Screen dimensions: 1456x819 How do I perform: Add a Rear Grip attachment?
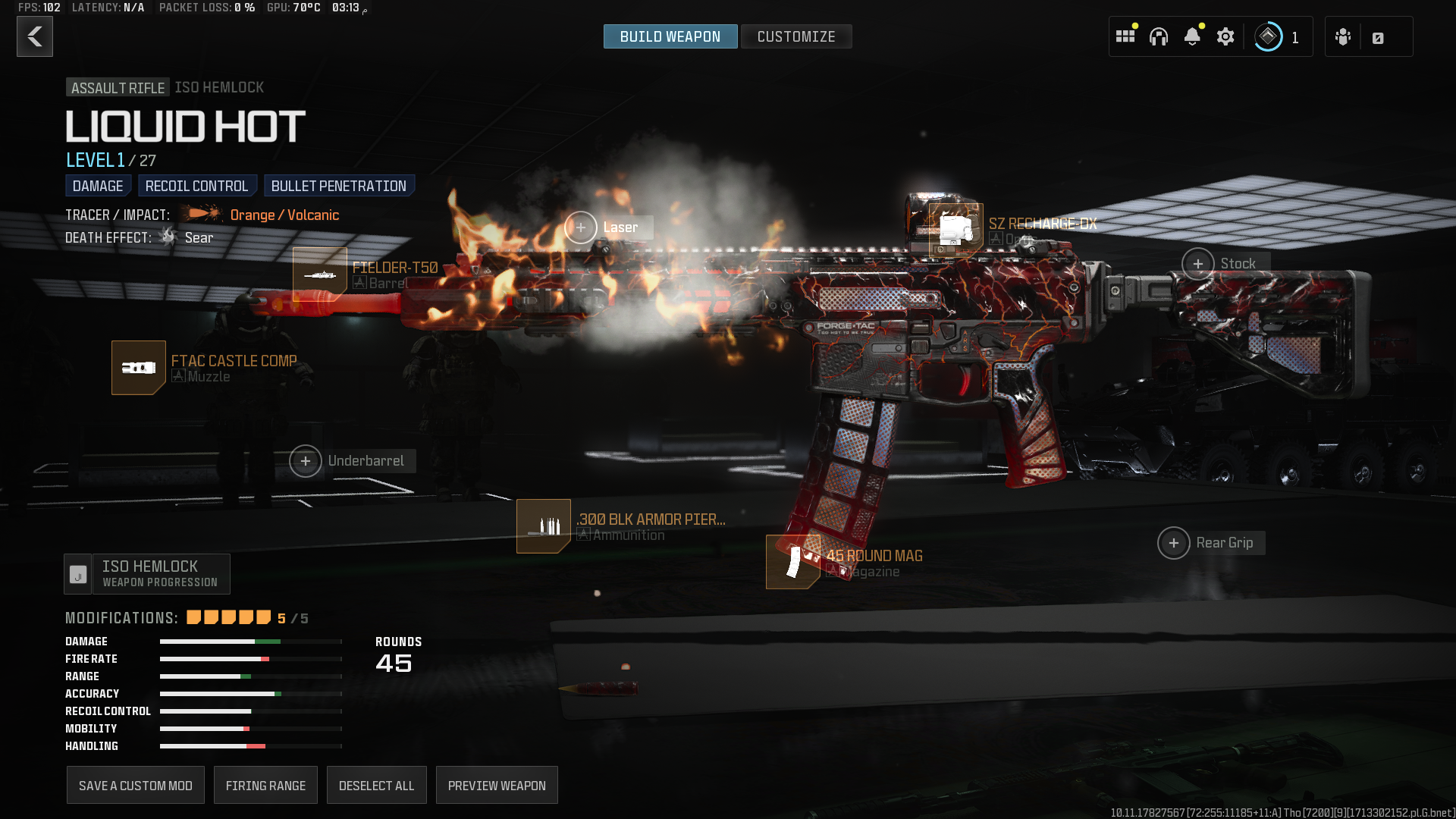click(x=1174, y=543)
